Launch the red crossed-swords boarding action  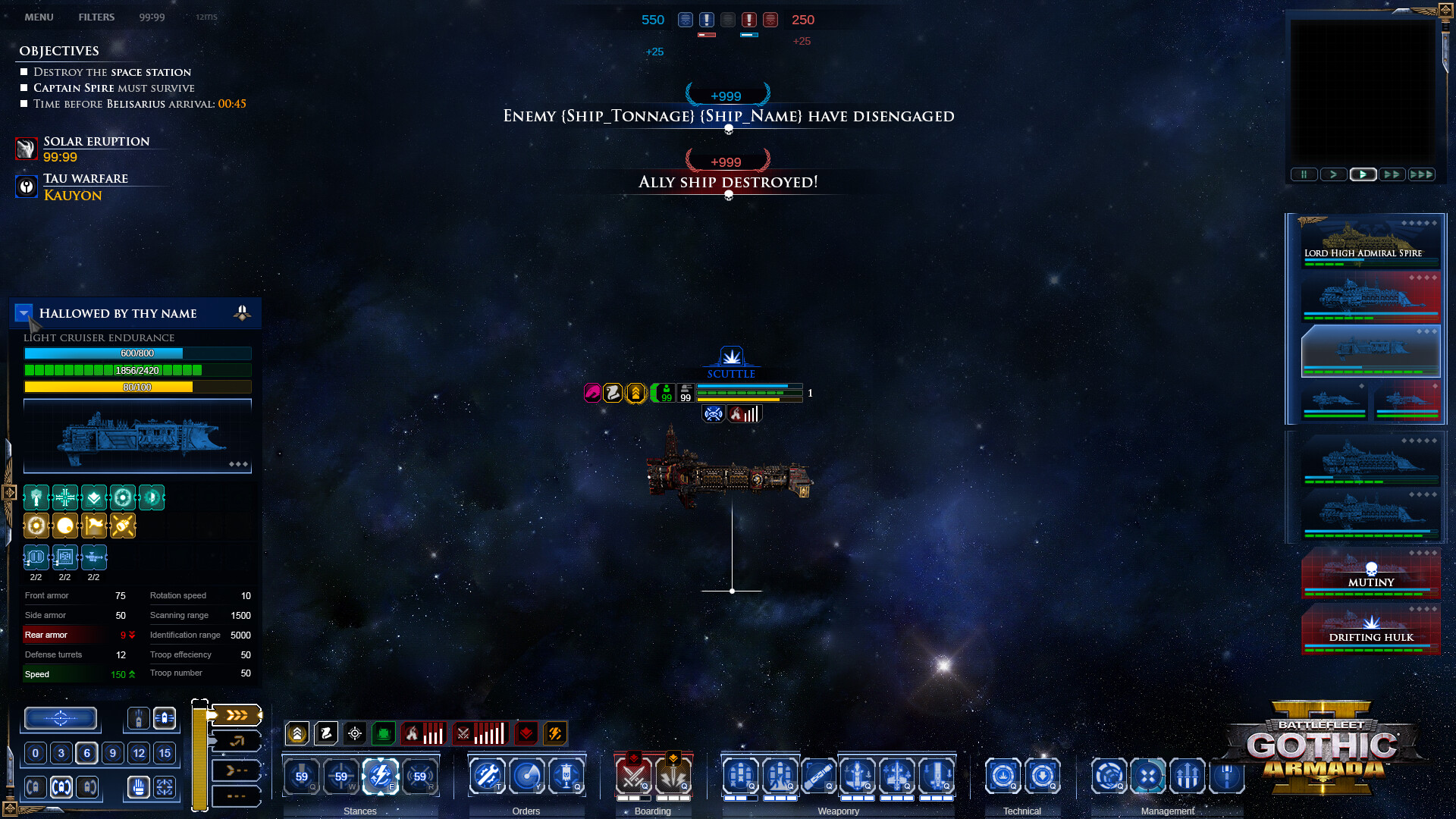(633, 776)
